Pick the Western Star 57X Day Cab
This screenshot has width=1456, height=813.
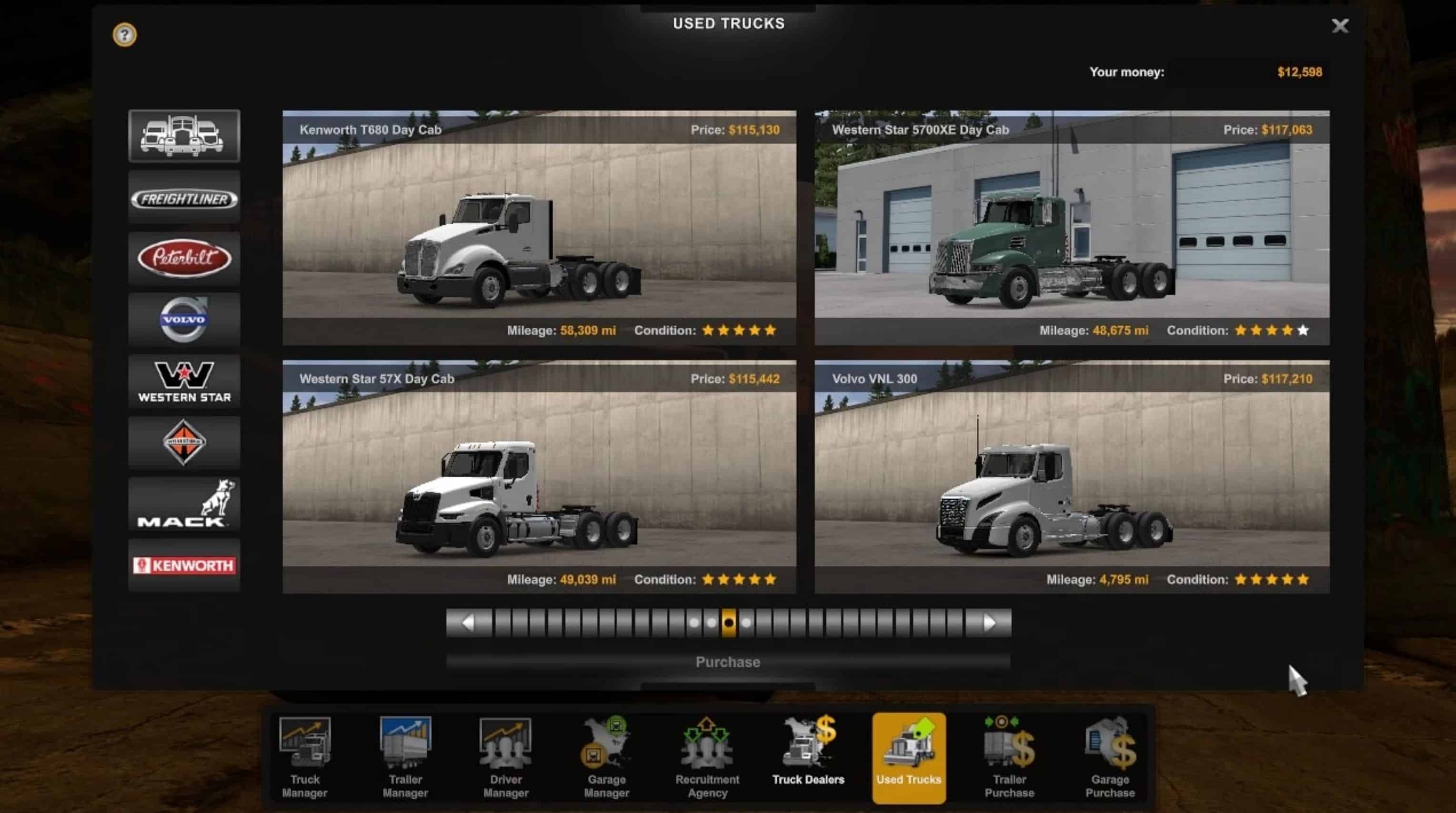[539, 477]
